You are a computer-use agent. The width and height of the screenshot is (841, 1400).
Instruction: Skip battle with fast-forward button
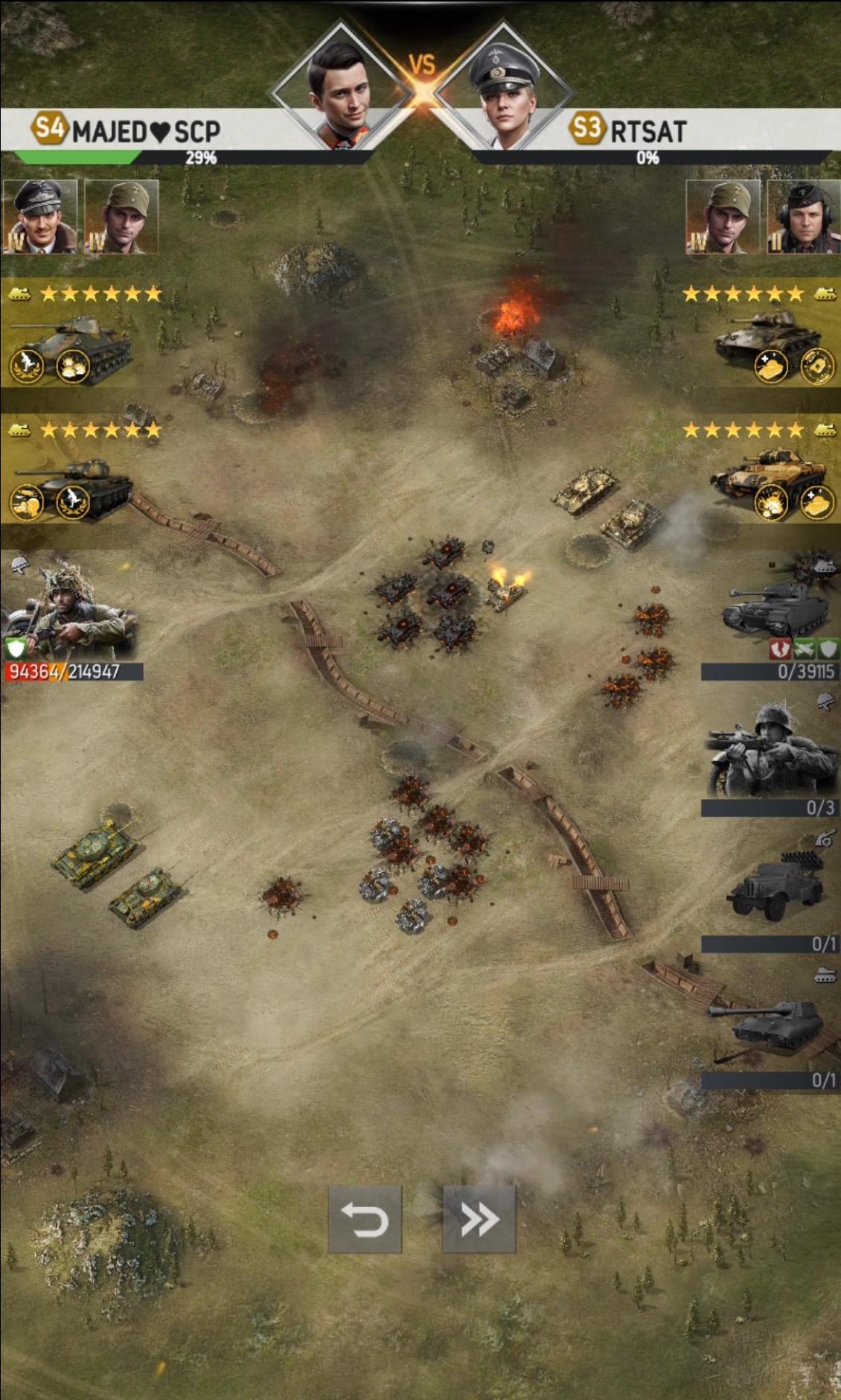[479, 1220]
